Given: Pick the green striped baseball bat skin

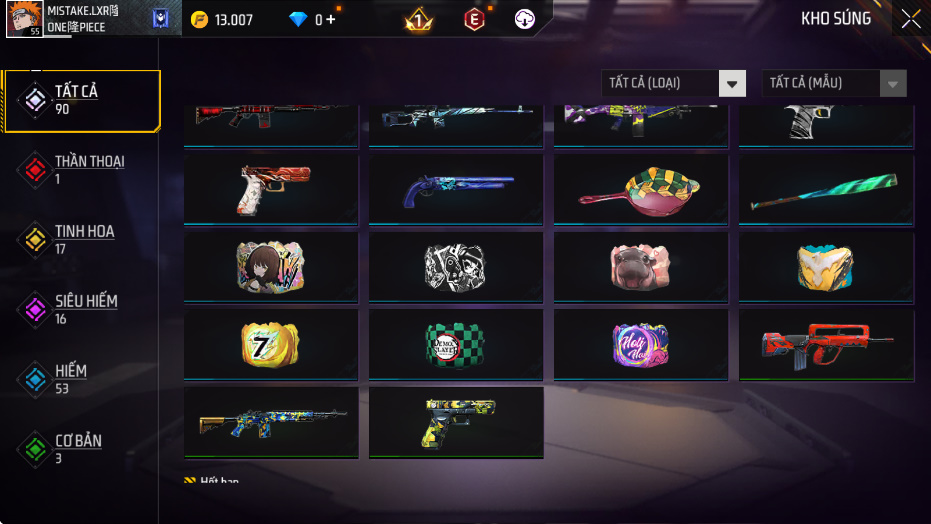Looking at the screenshot, I should [825, 190].
